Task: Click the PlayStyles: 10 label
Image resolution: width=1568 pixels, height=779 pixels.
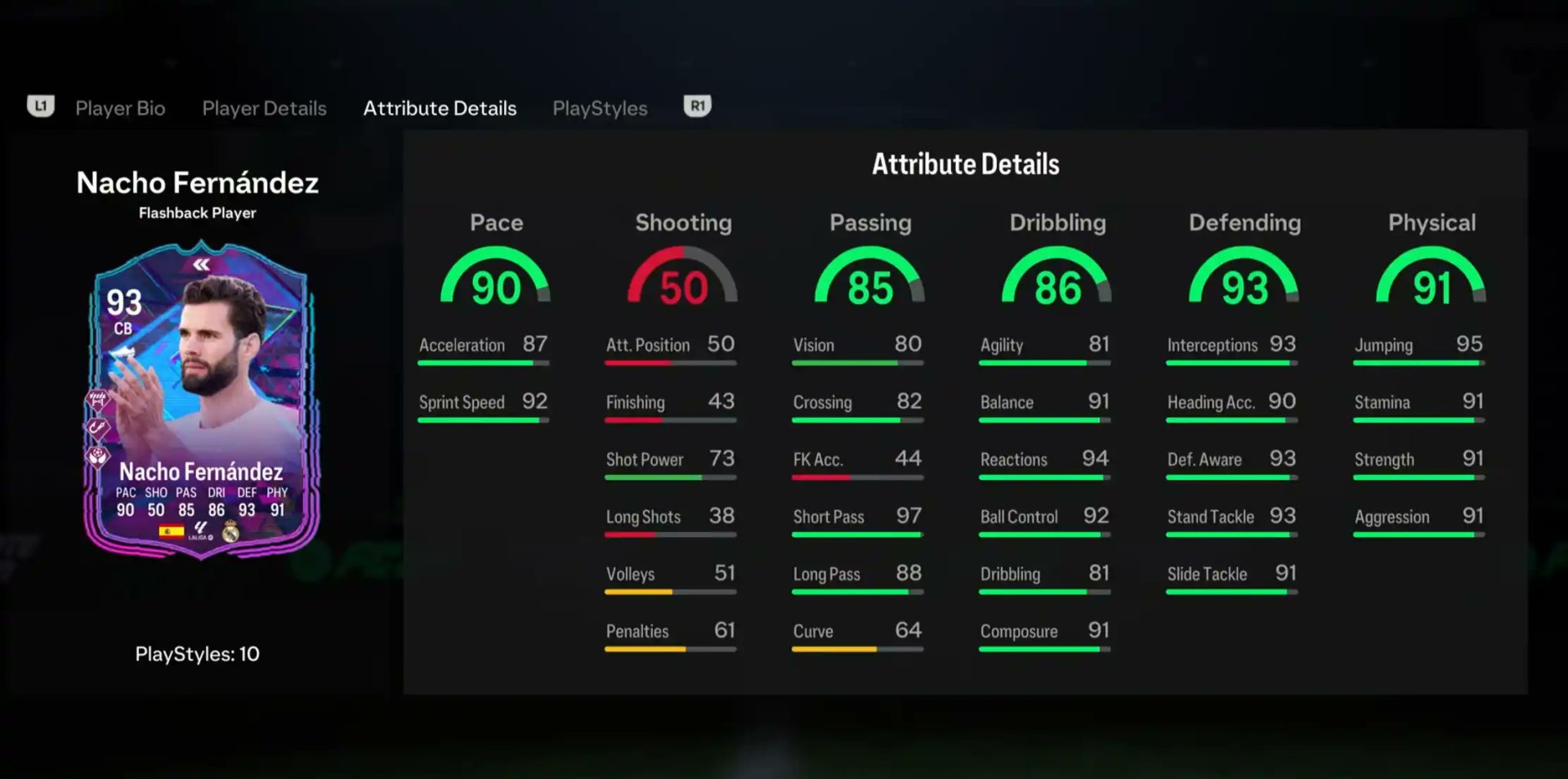Action: (x=197, y=654)
